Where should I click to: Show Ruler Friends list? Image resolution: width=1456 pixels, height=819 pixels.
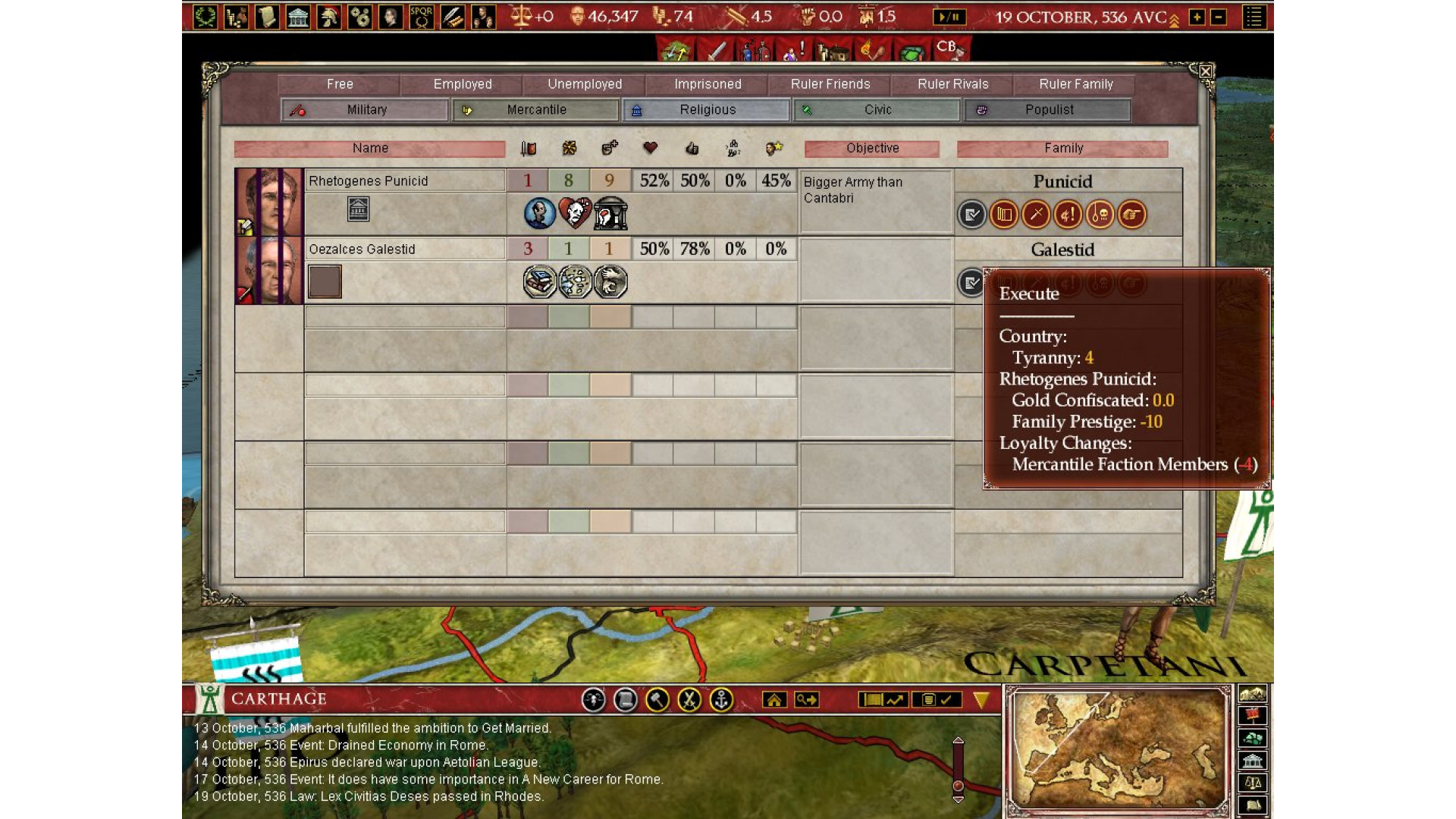pyautogui.click(x=830, y=84)
